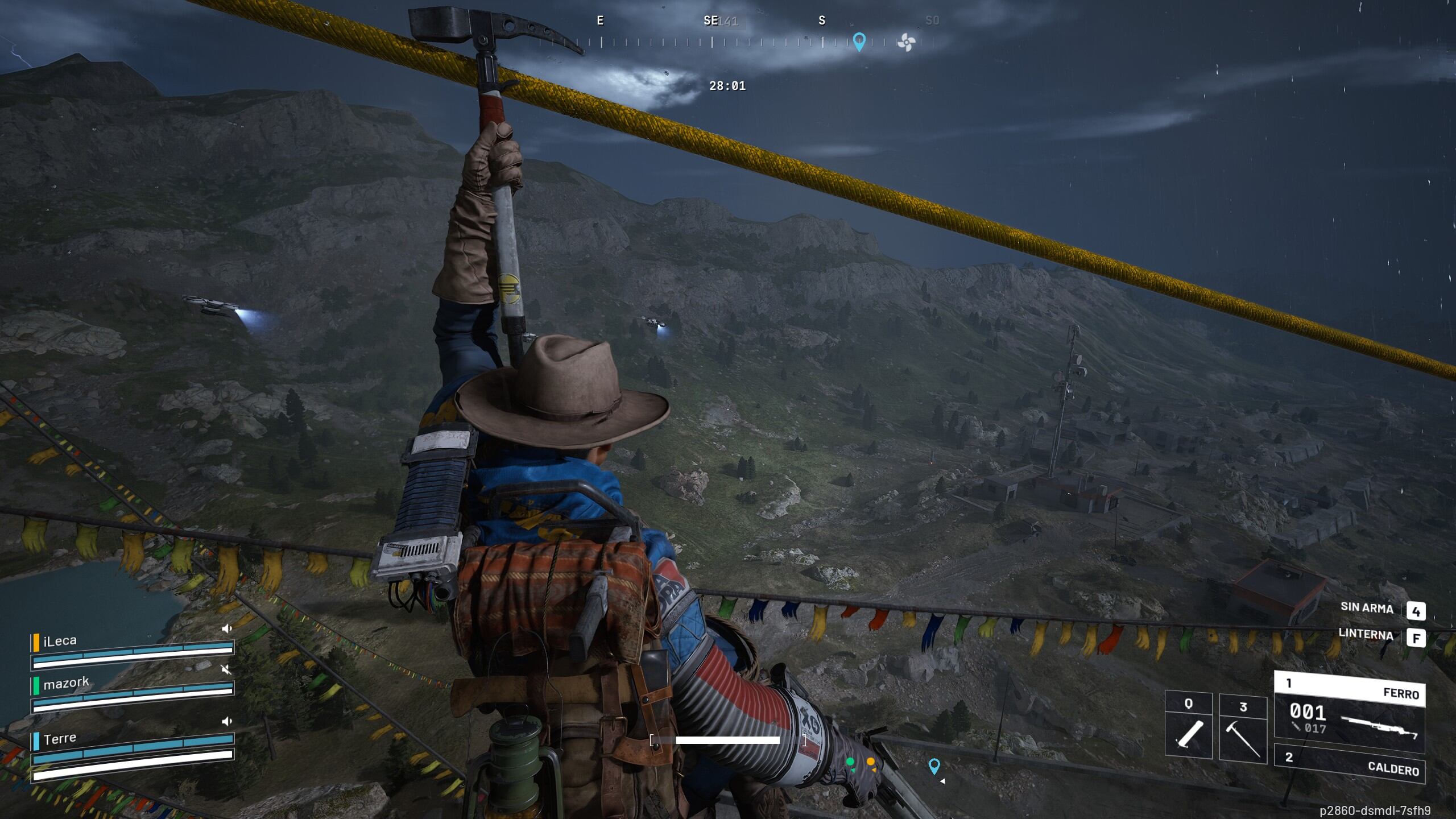Select squad member iLeca
Viewport: 1456px width, 819px height.
click(x=60, y=641)
